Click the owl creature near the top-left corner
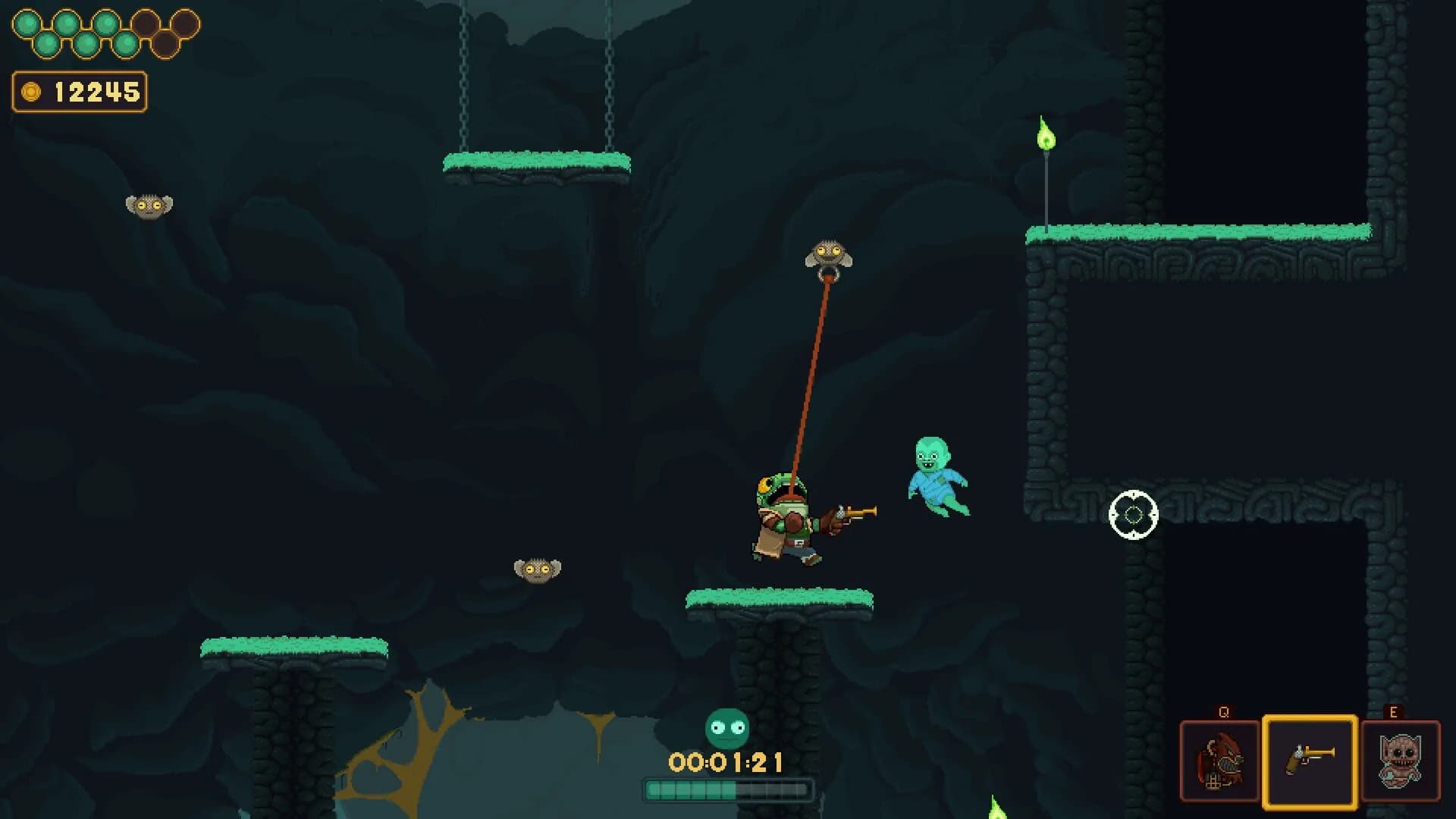Viewport: 1456px width, 819px height. pyautogui.click(x=149, y=206)
